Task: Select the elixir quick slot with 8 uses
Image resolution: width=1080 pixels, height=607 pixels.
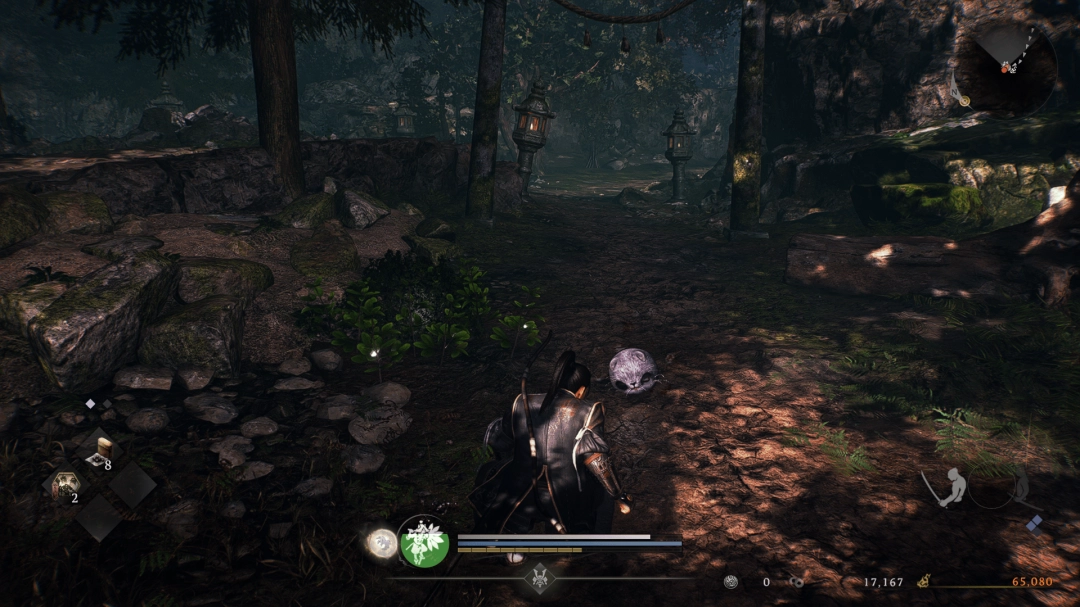Action: click(101, 450)
